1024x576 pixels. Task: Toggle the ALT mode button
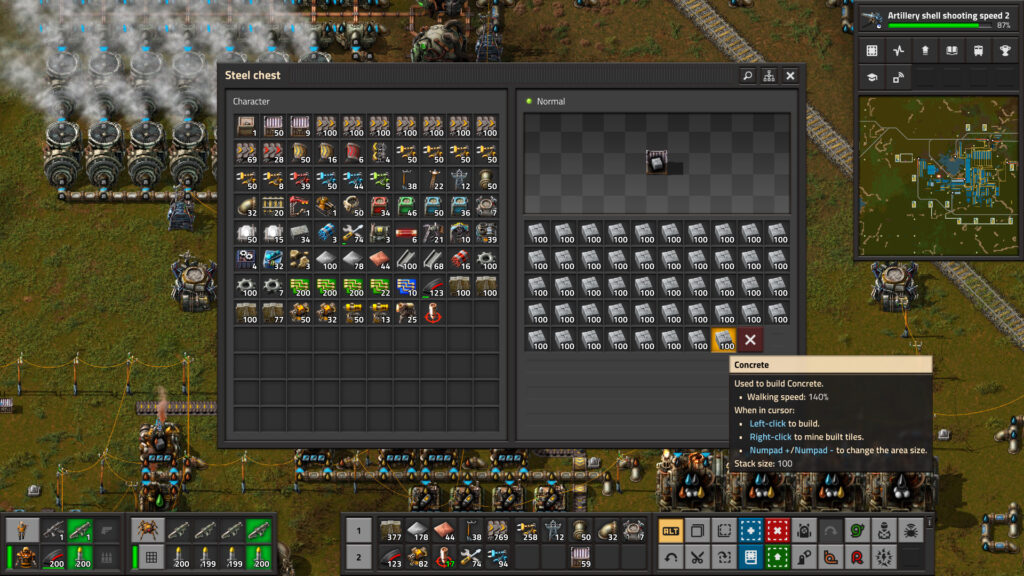coord(672,531)
